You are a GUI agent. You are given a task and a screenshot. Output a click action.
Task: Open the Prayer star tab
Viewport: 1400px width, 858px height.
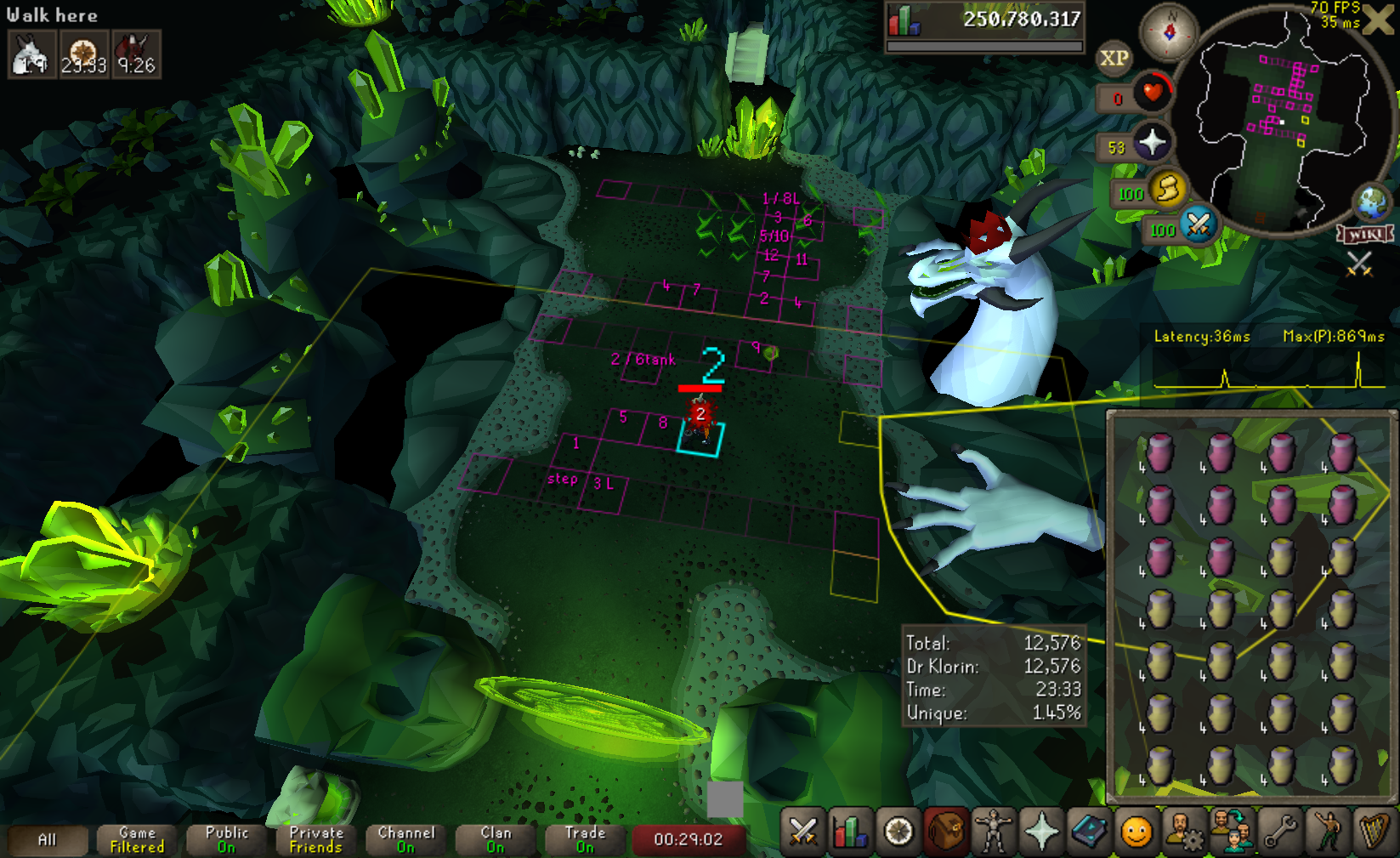1041,832
